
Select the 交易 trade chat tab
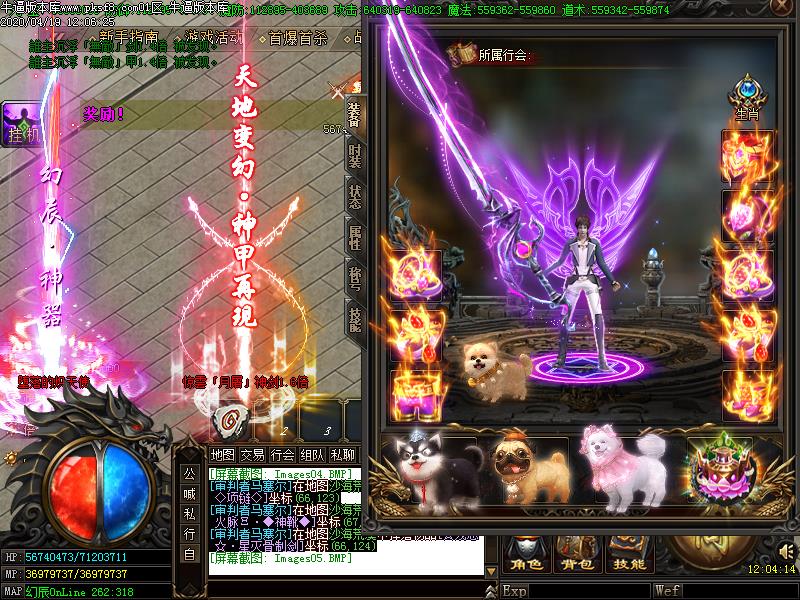point(253,455)
